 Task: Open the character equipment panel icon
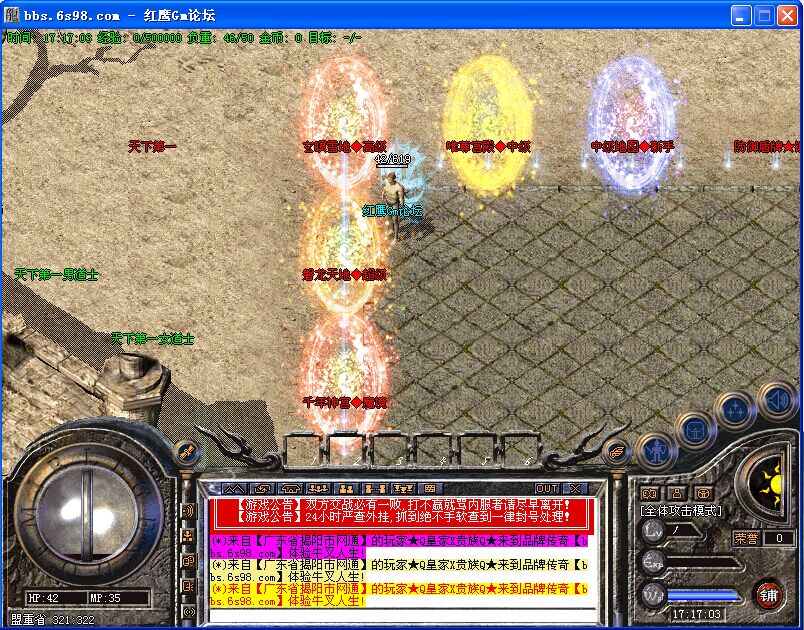coord(656,450)
